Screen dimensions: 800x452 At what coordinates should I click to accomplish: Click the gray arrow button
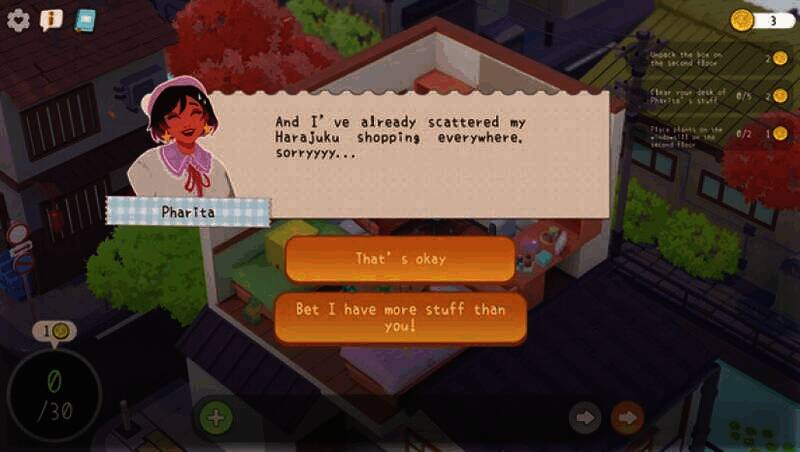[585, 417]
